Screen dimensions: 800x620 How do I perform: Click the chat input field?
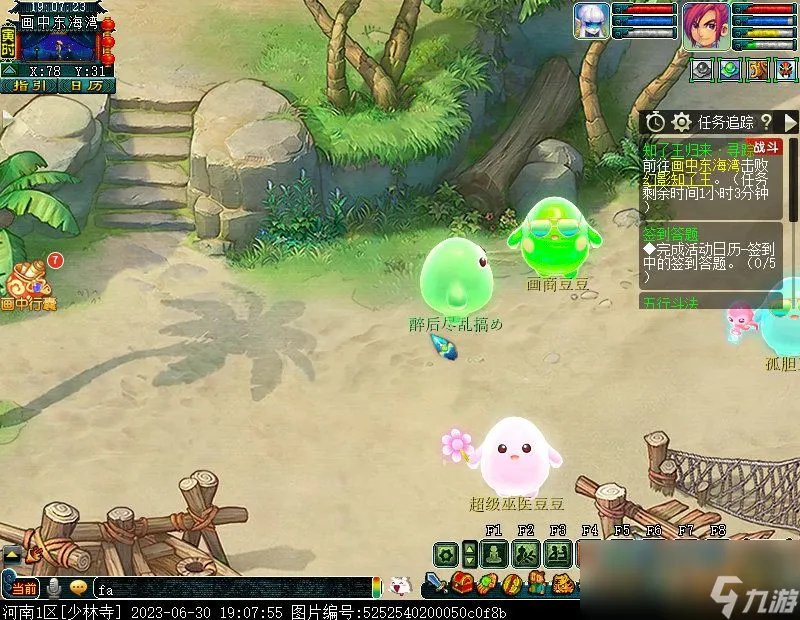point(230,588)
